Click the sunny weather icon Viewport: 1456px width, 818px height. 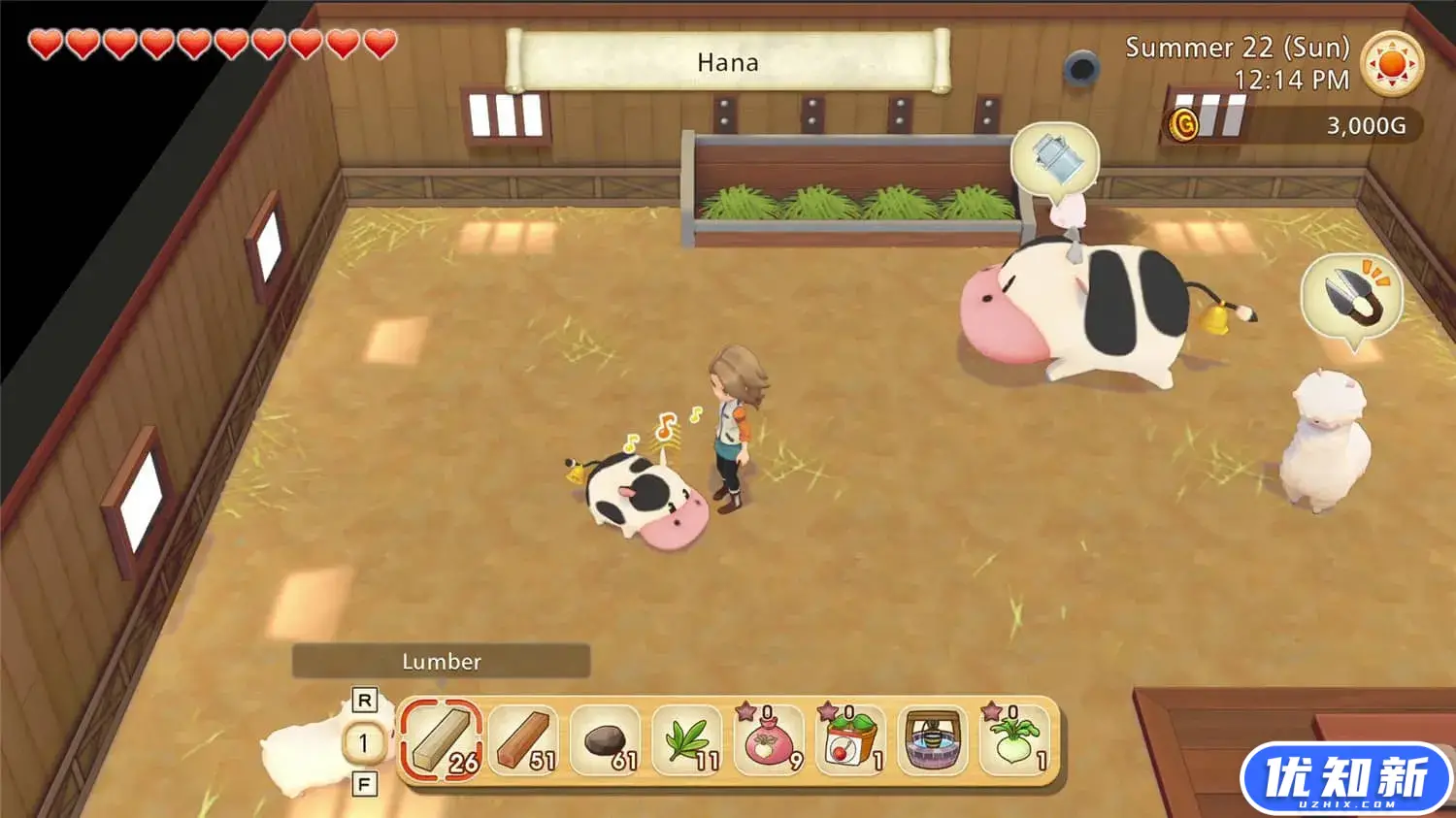pyautogui.click(x=1392, y=63)
